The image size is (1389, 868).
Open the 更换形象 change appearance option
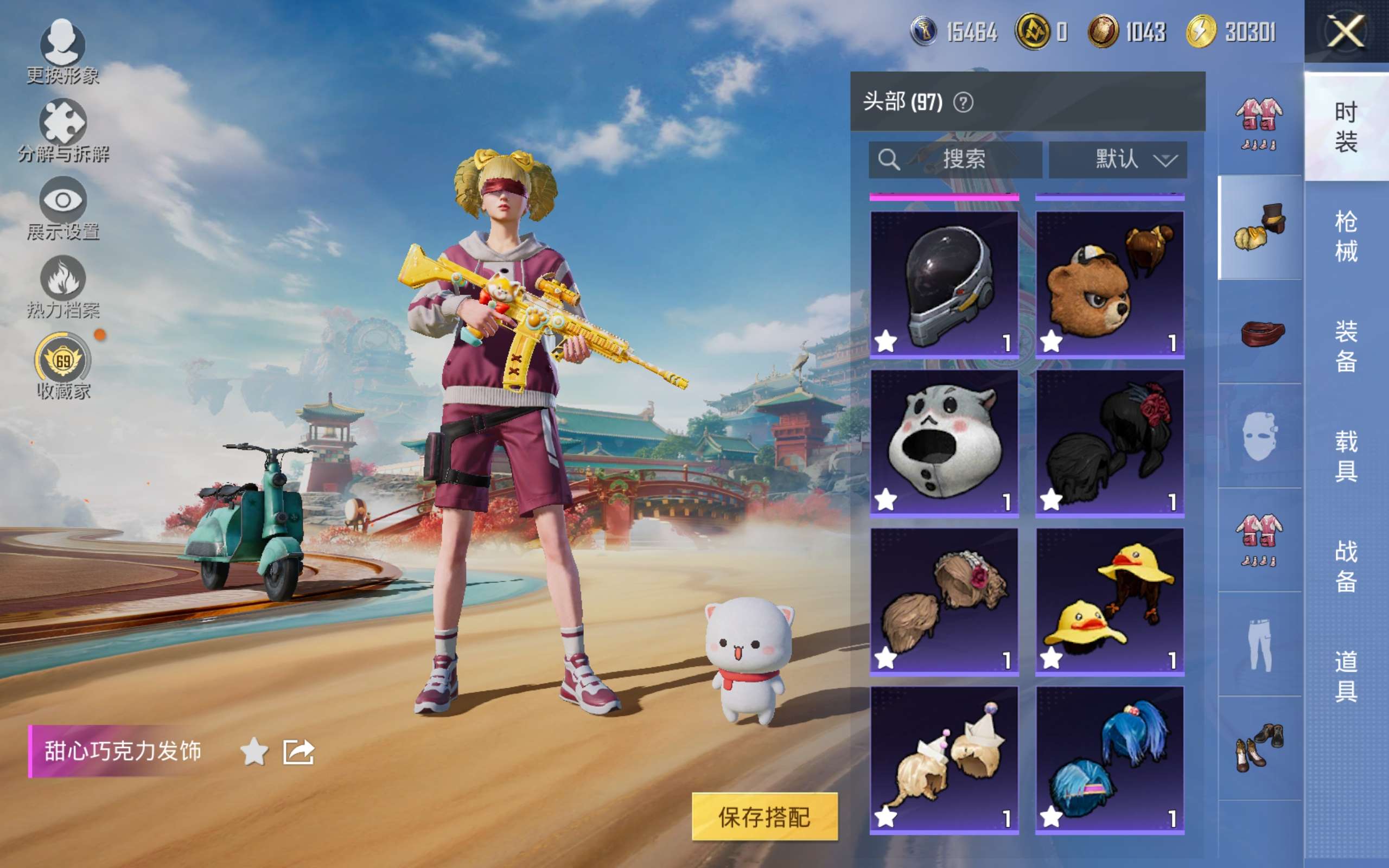click(62, 50)
